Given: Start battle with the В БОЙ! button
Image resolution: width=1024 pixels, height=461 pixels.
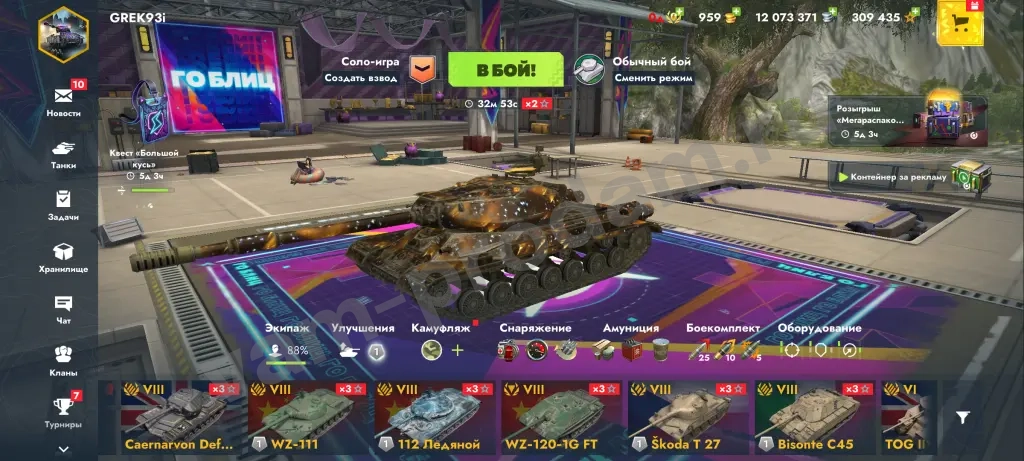Looking at the screenshot, I should (x=505, y=70).
